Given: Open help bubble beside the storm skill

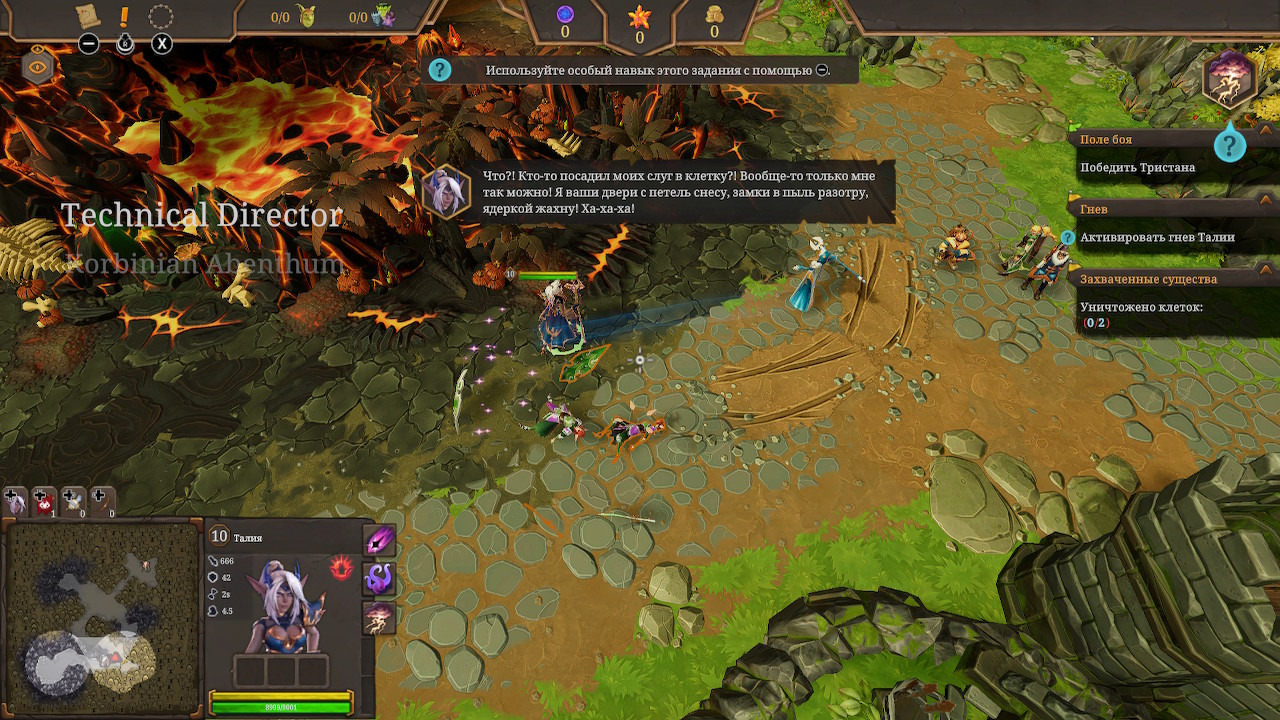Looking at the screenshot, I should tap(1230, 146).
